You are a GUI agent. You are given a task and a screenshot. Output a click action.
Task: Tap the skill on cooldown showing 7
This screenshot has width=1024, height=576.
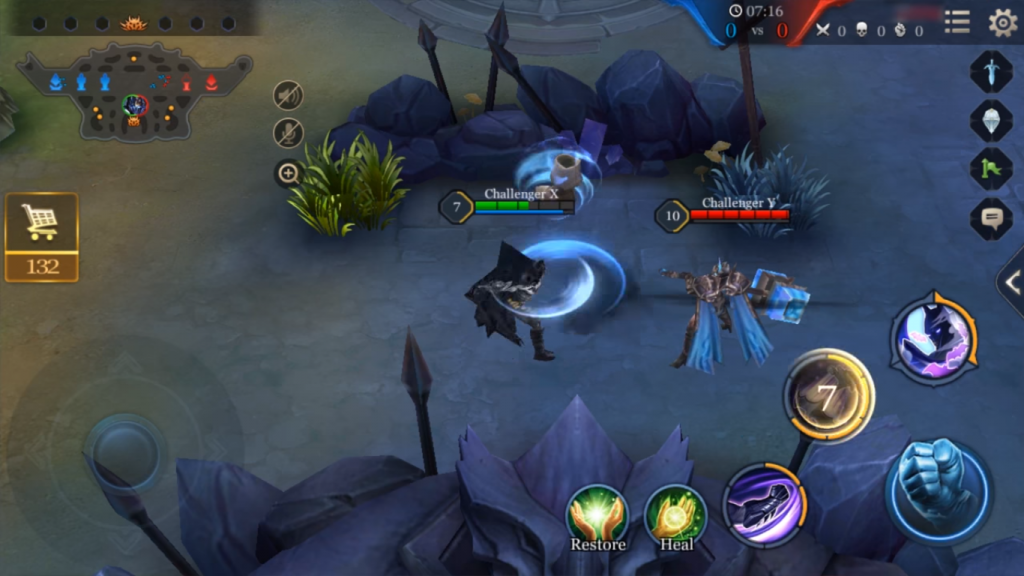tap(828, 396)
